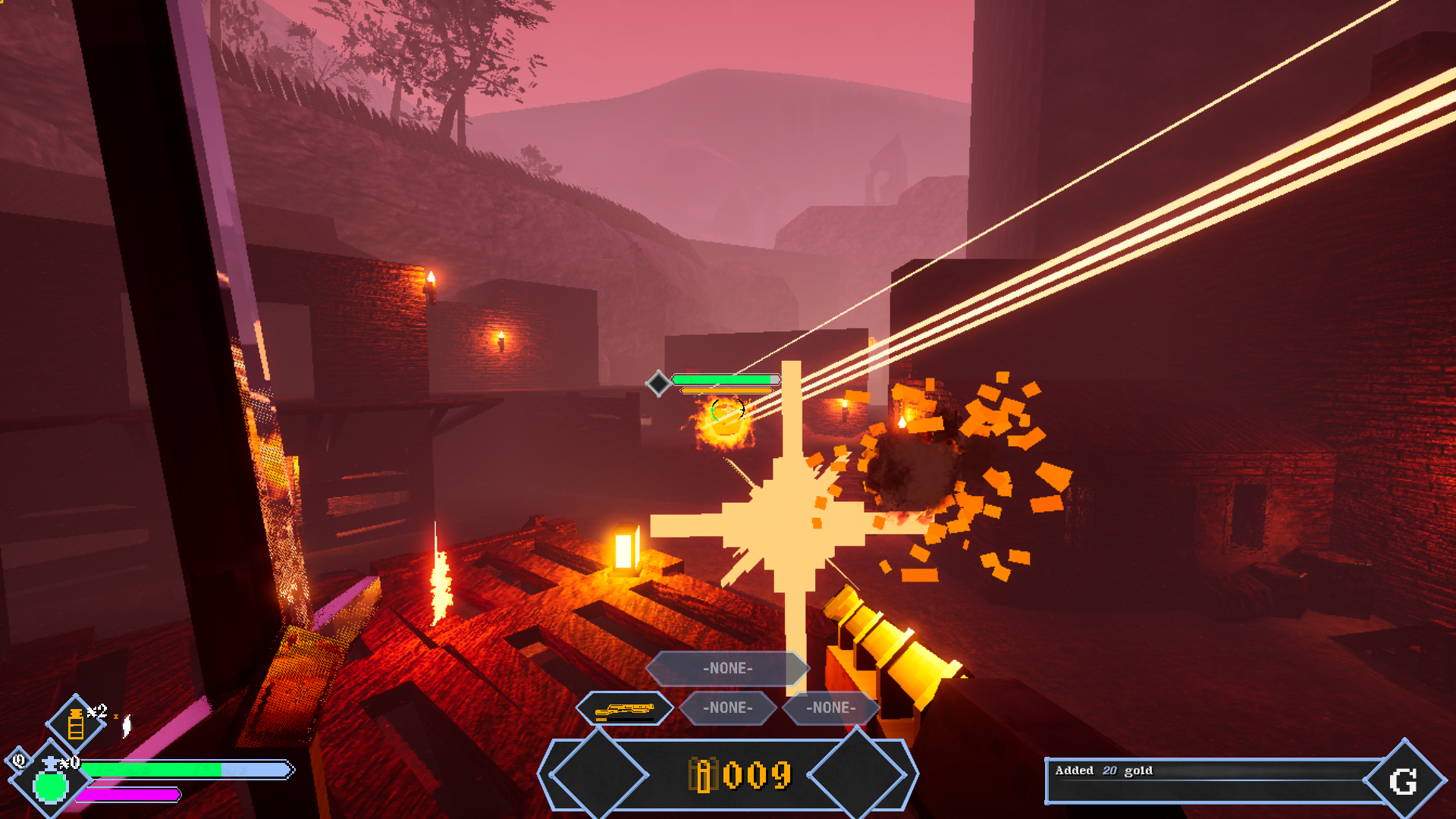Open the 'Added 20 gold' notification log
Screen dimensions: 1456x819
(1206, 780)
